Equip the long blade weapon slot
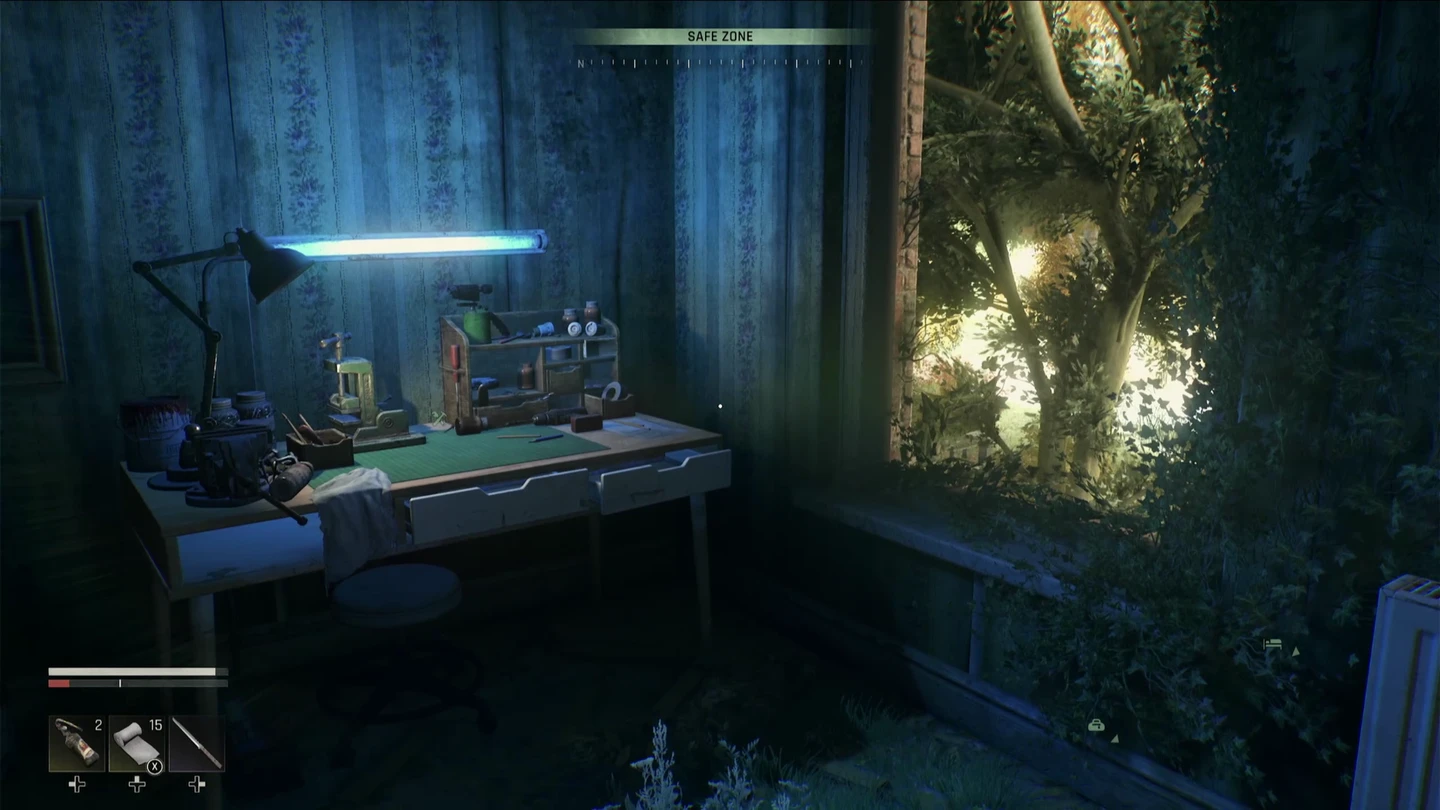 point(196,743)
